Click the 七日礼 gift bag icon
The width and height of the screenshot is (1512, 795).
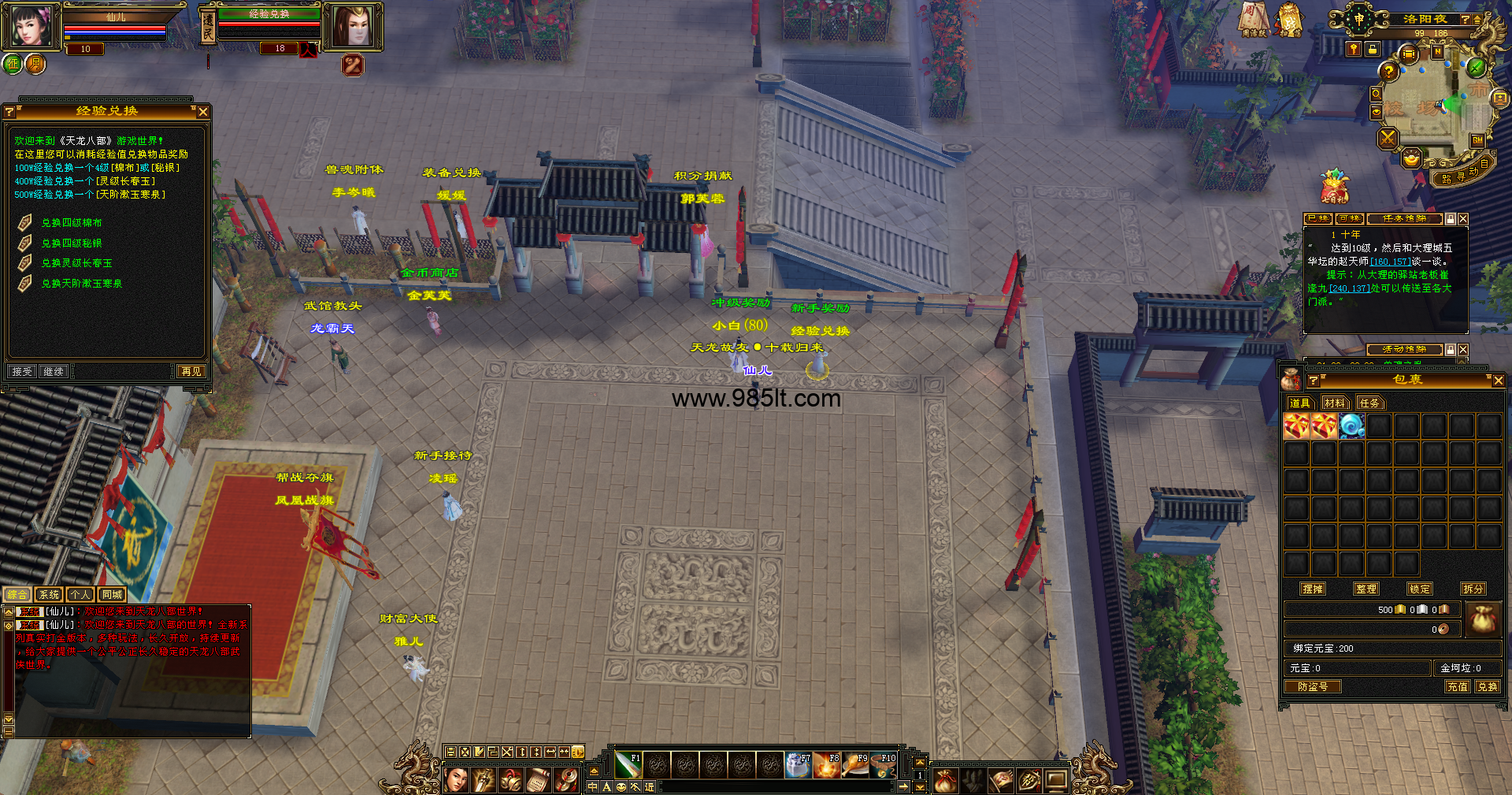(1334, 187)
